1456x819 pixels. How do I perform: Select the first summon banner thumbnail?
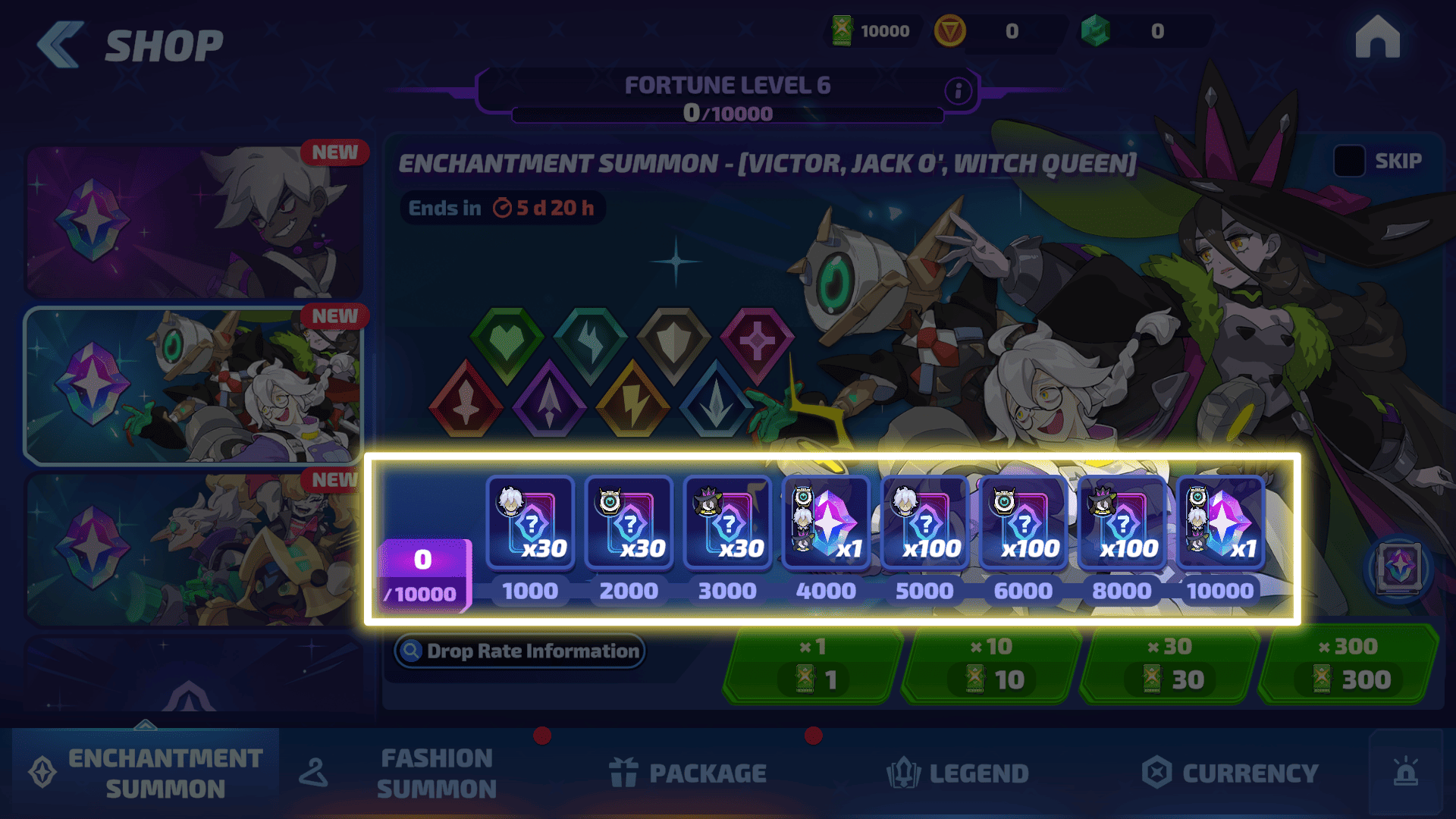193,221
